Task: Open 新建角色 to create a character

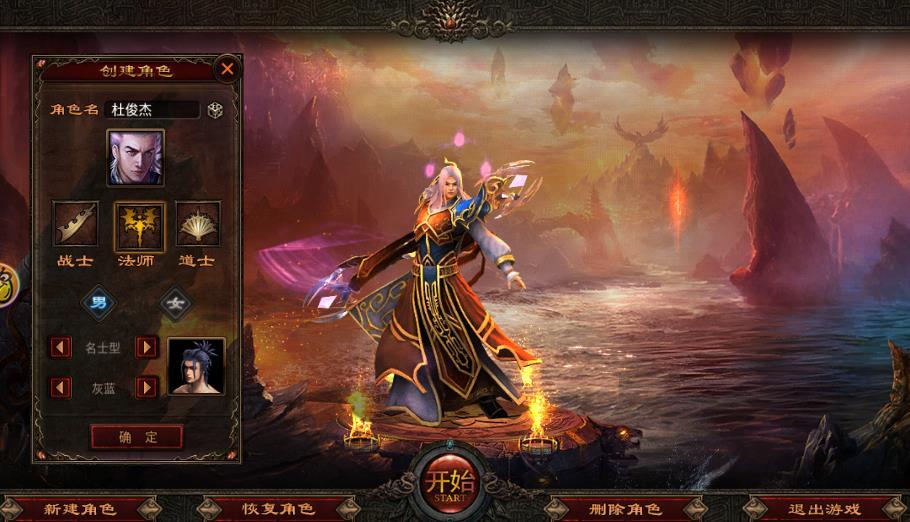Action: [79, 509]
